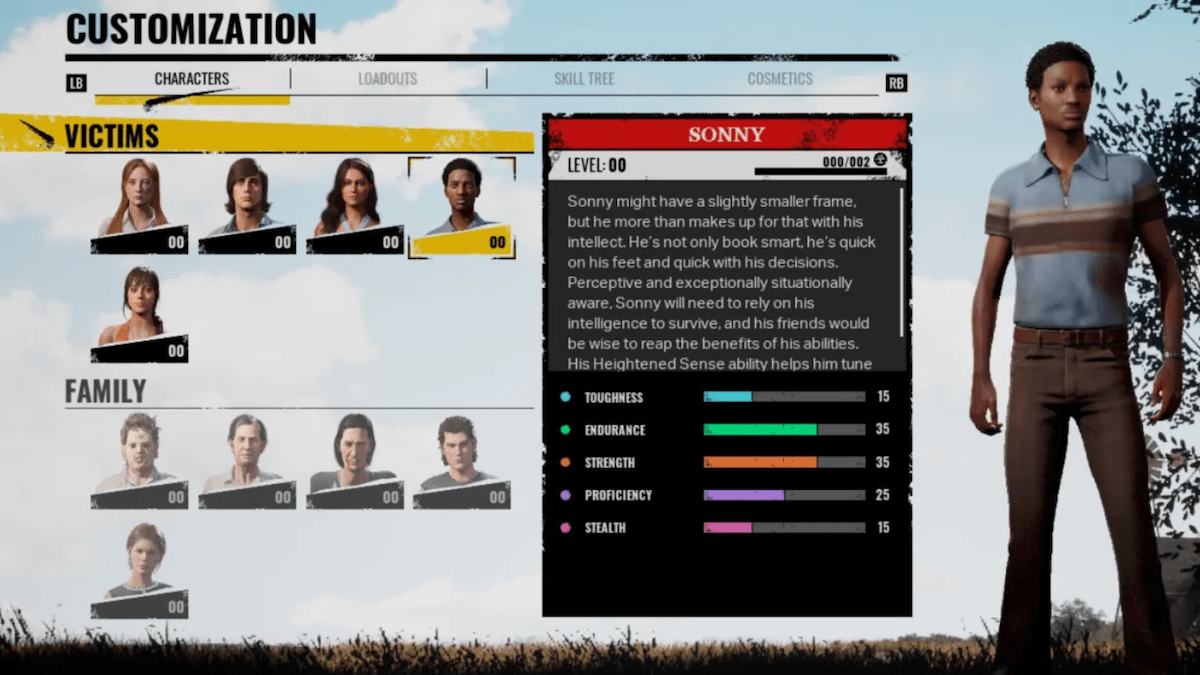Pick the long dark-haired victim Ana

pyautogui.click(x=354, y=206)
